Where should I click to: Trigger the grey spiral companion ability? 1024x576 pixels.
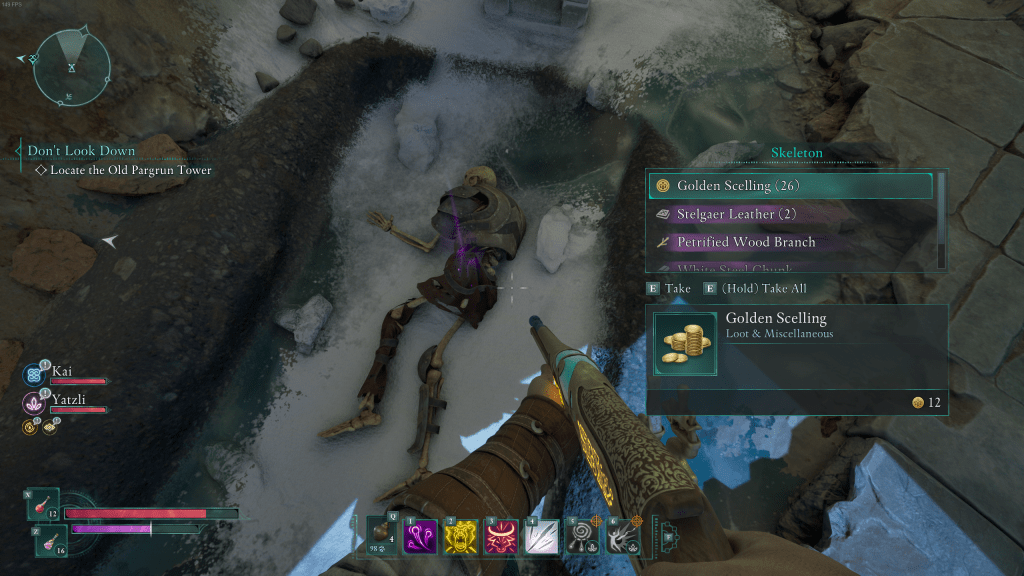(x=583, y=537)
